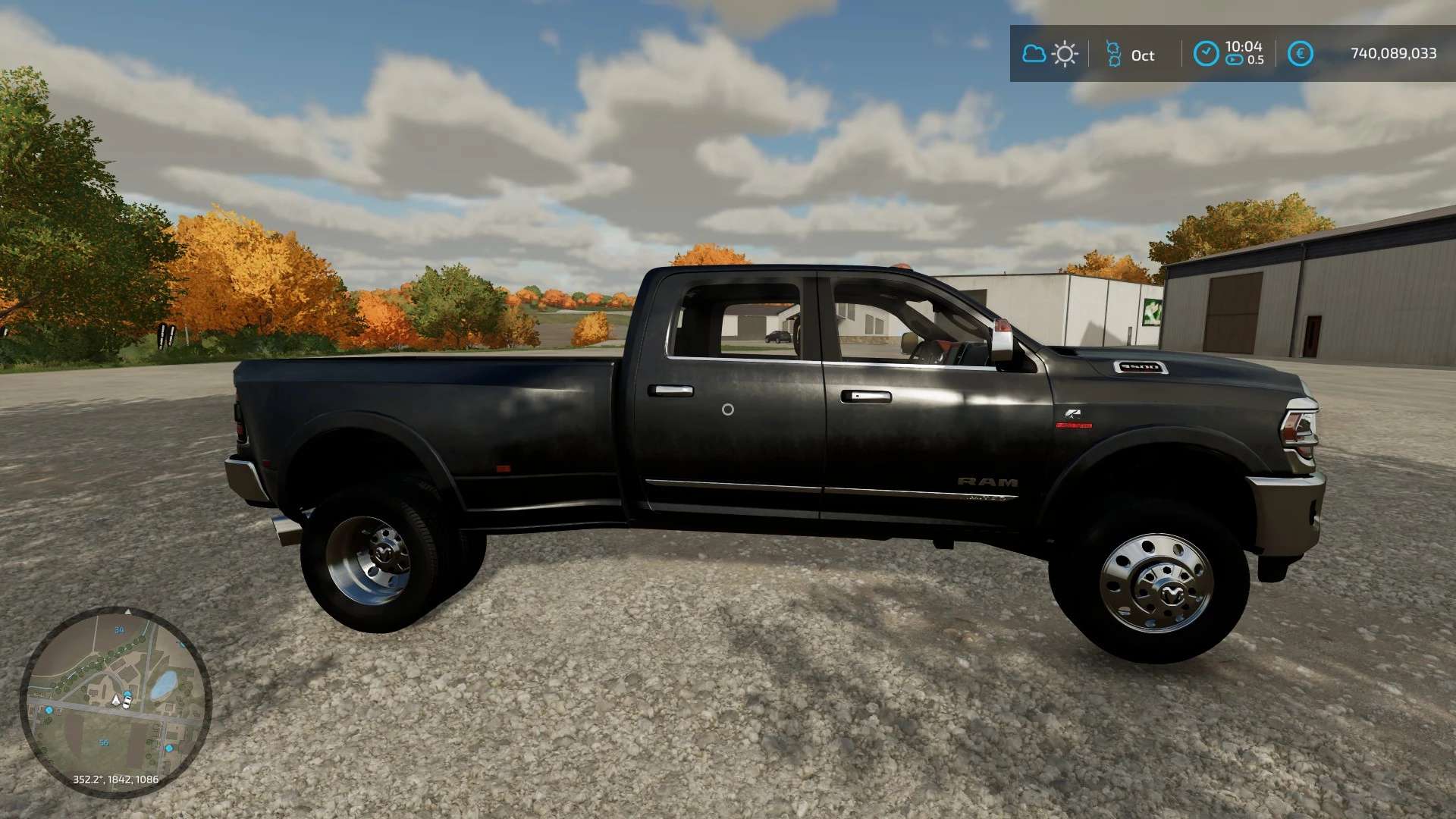Select the October season indicator icon
Screen dimensions: 1456x819
1113,54
